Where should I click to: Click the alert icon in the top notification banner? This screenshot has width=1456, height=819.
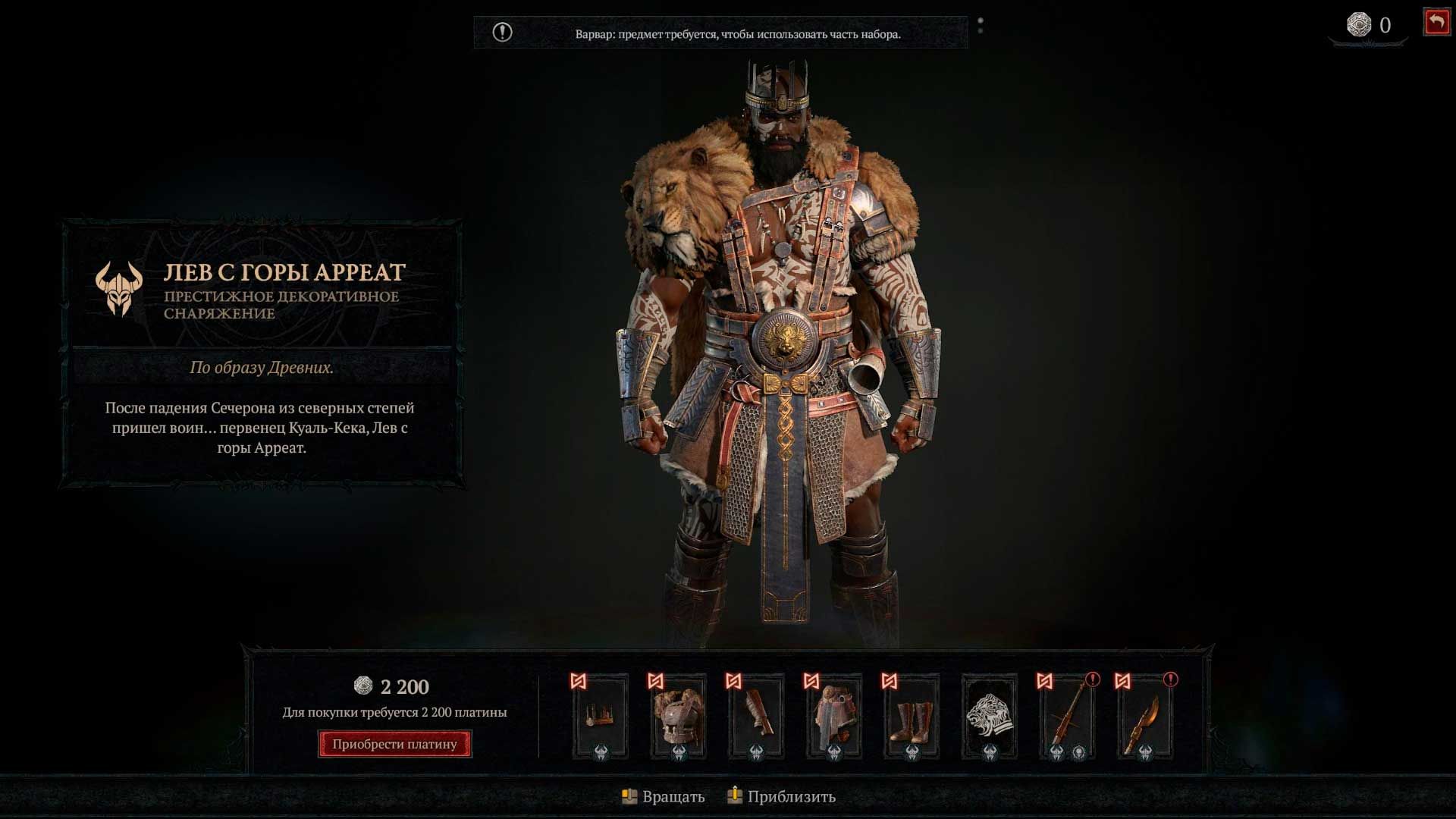point(503,32)
